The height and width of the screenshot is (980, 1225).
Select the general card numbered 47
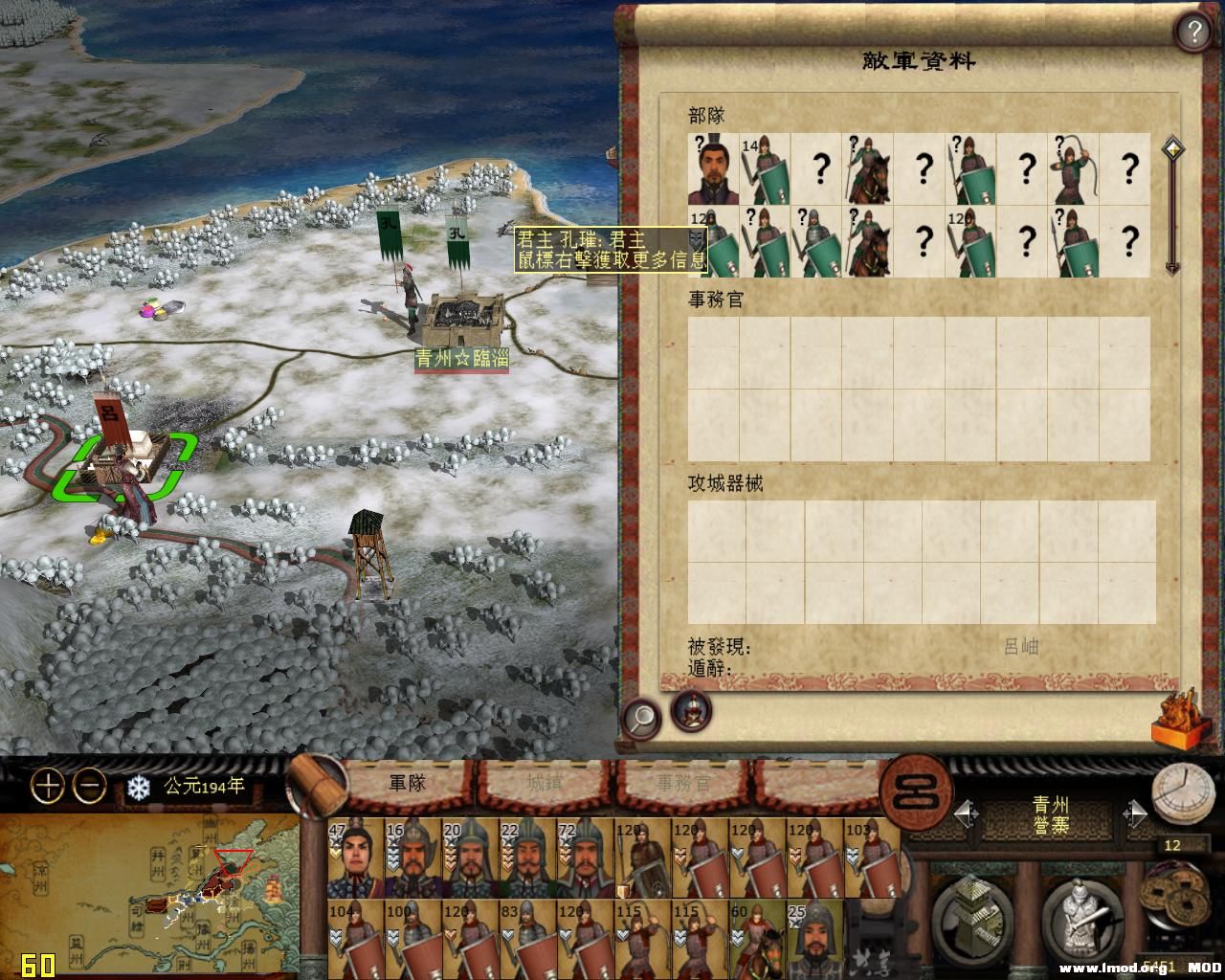(355, 857)
